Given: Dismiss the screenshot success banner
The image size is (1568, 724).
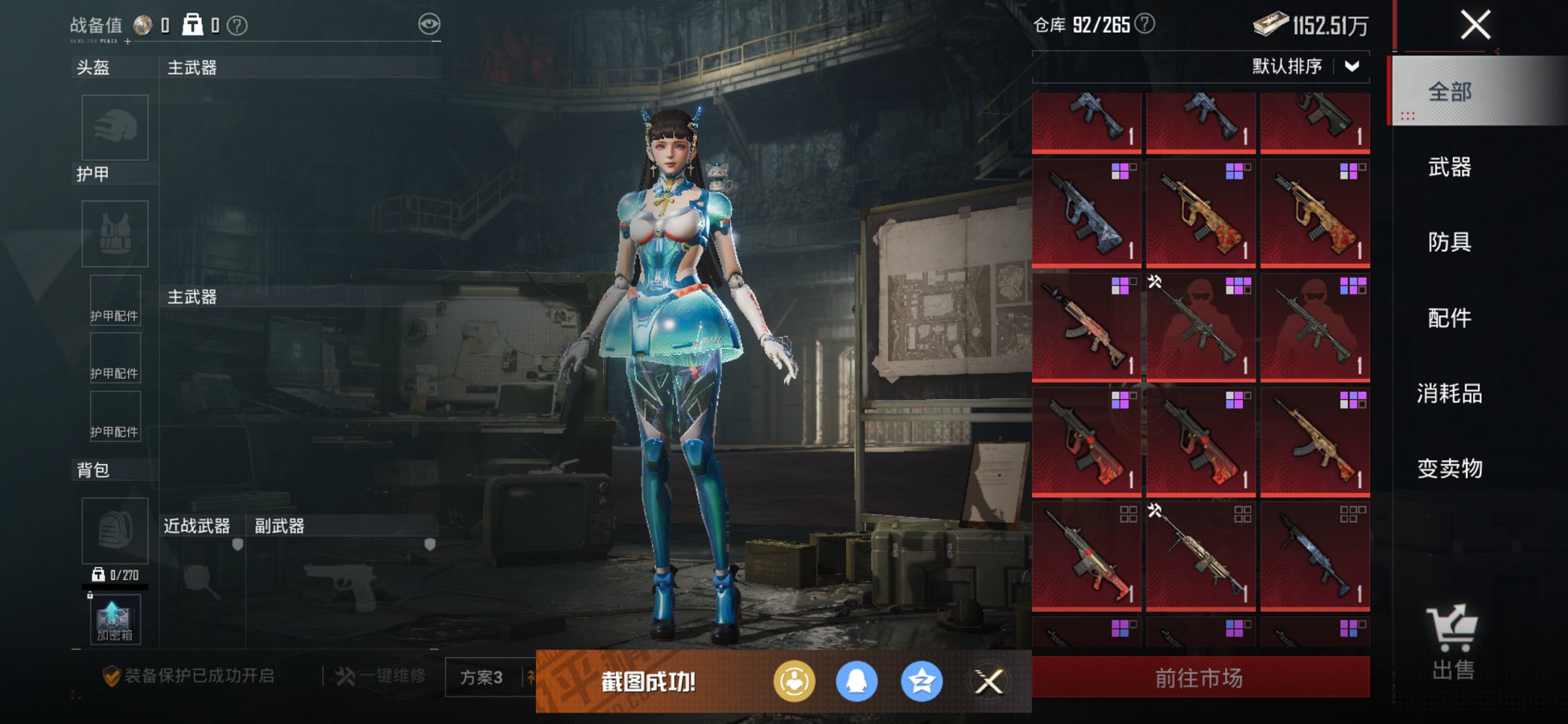Looking at the screenshot, I should click(989, 682).
